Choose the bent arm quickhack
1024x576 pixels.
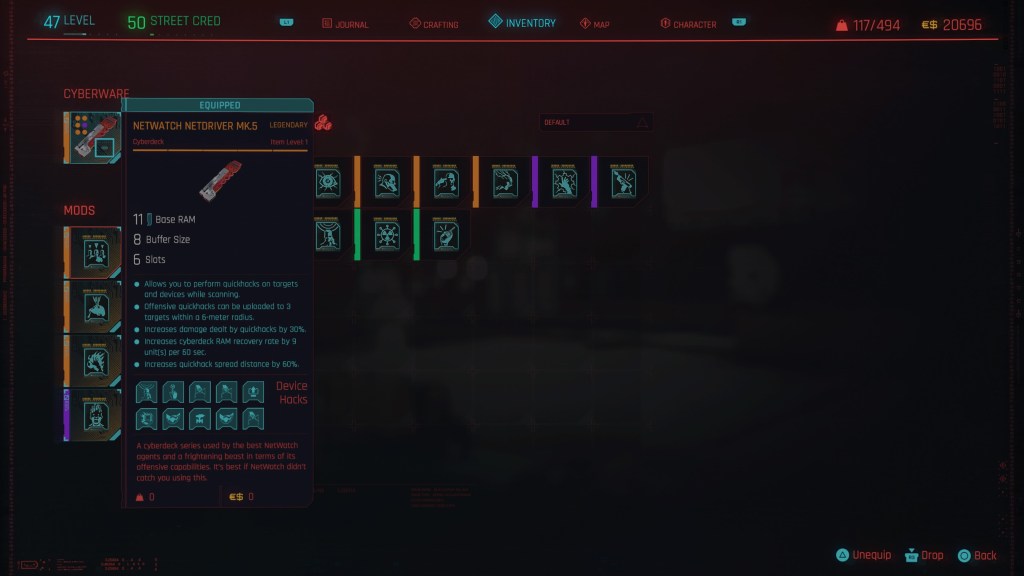[x=506, y=182]
